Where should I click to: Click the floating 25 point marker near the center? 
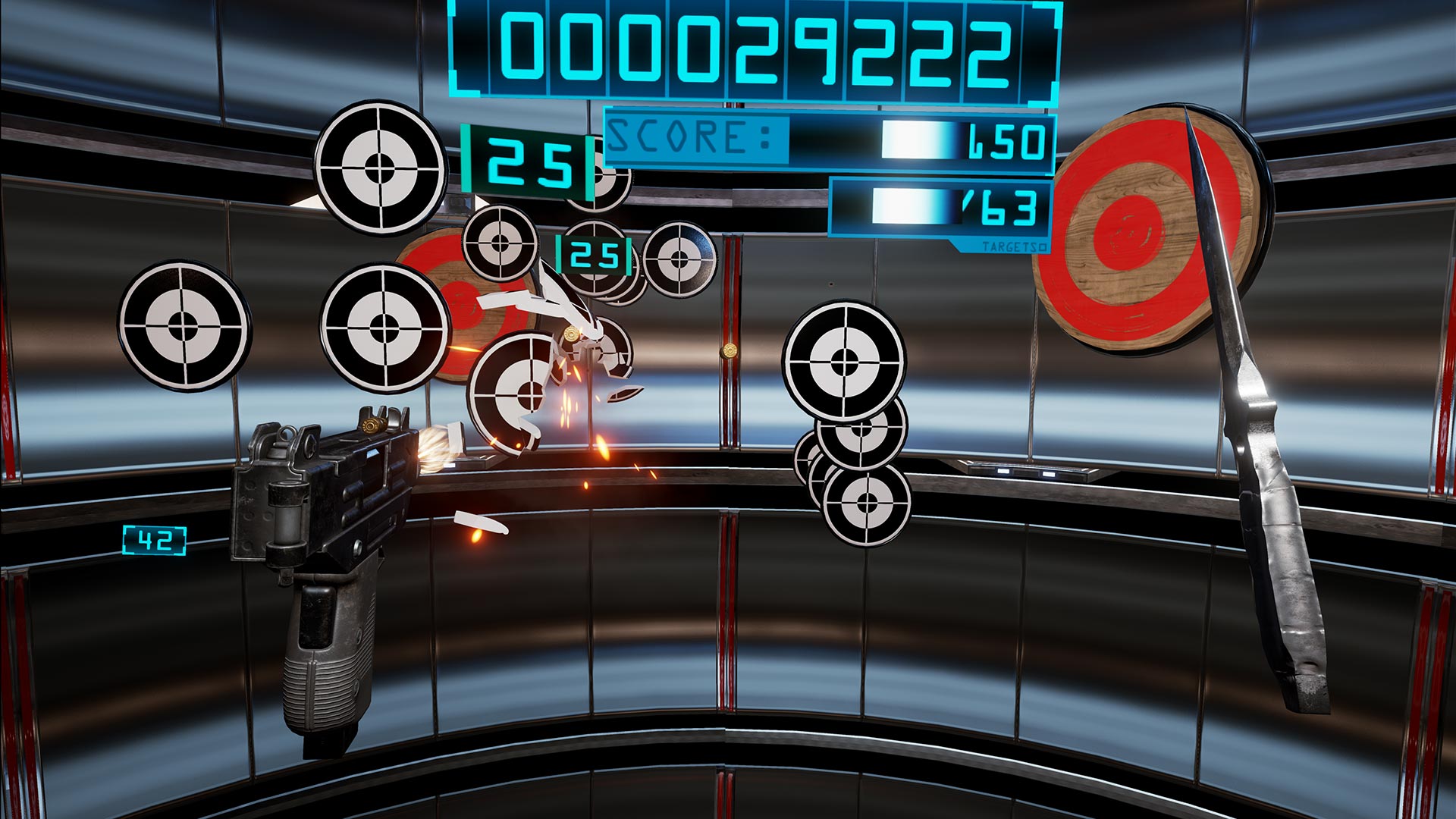[x=594, y=256]
